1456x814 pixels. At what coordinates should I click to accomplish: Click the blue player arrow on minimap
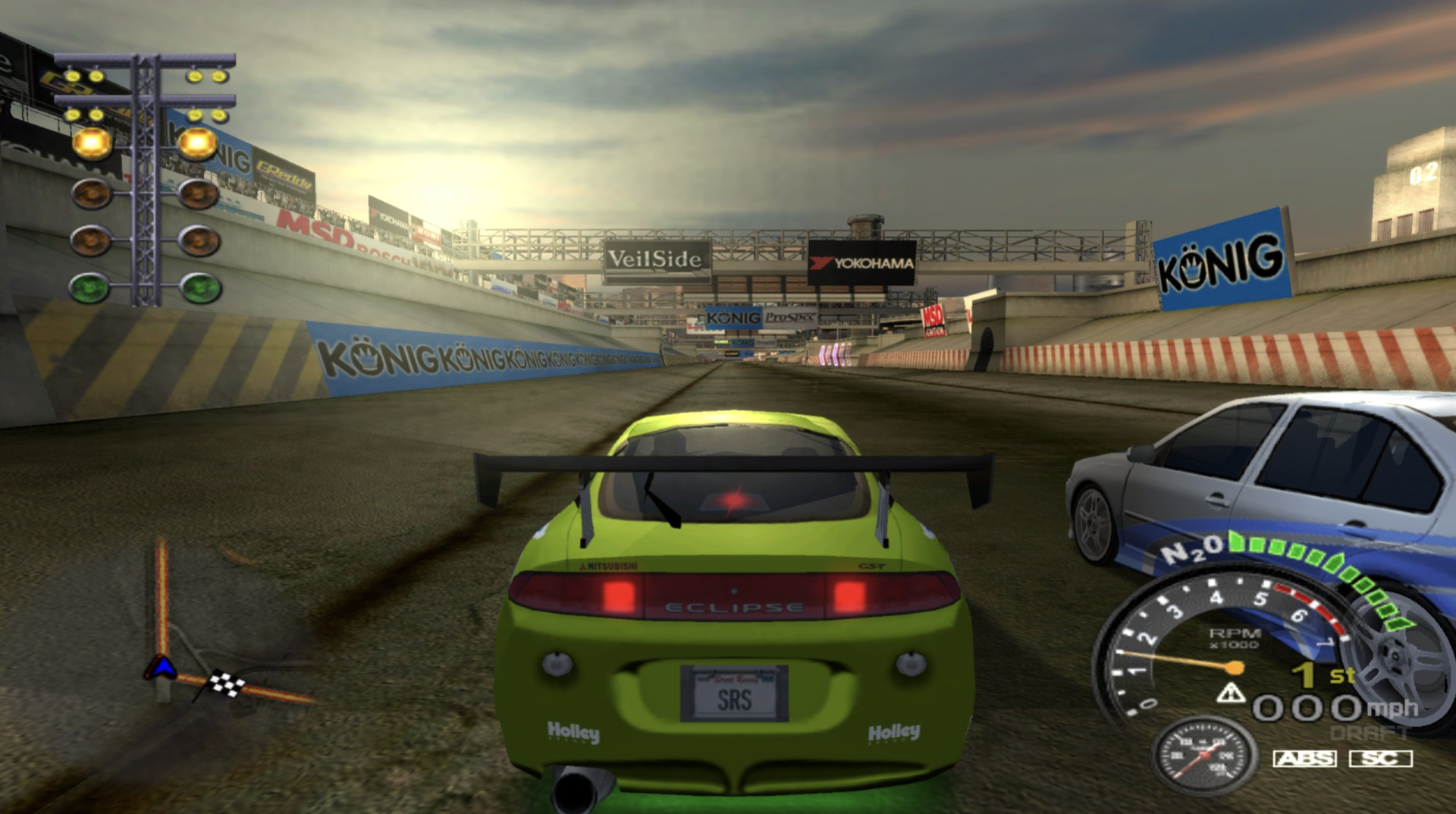pyautogui.click(x=161, y=668)
